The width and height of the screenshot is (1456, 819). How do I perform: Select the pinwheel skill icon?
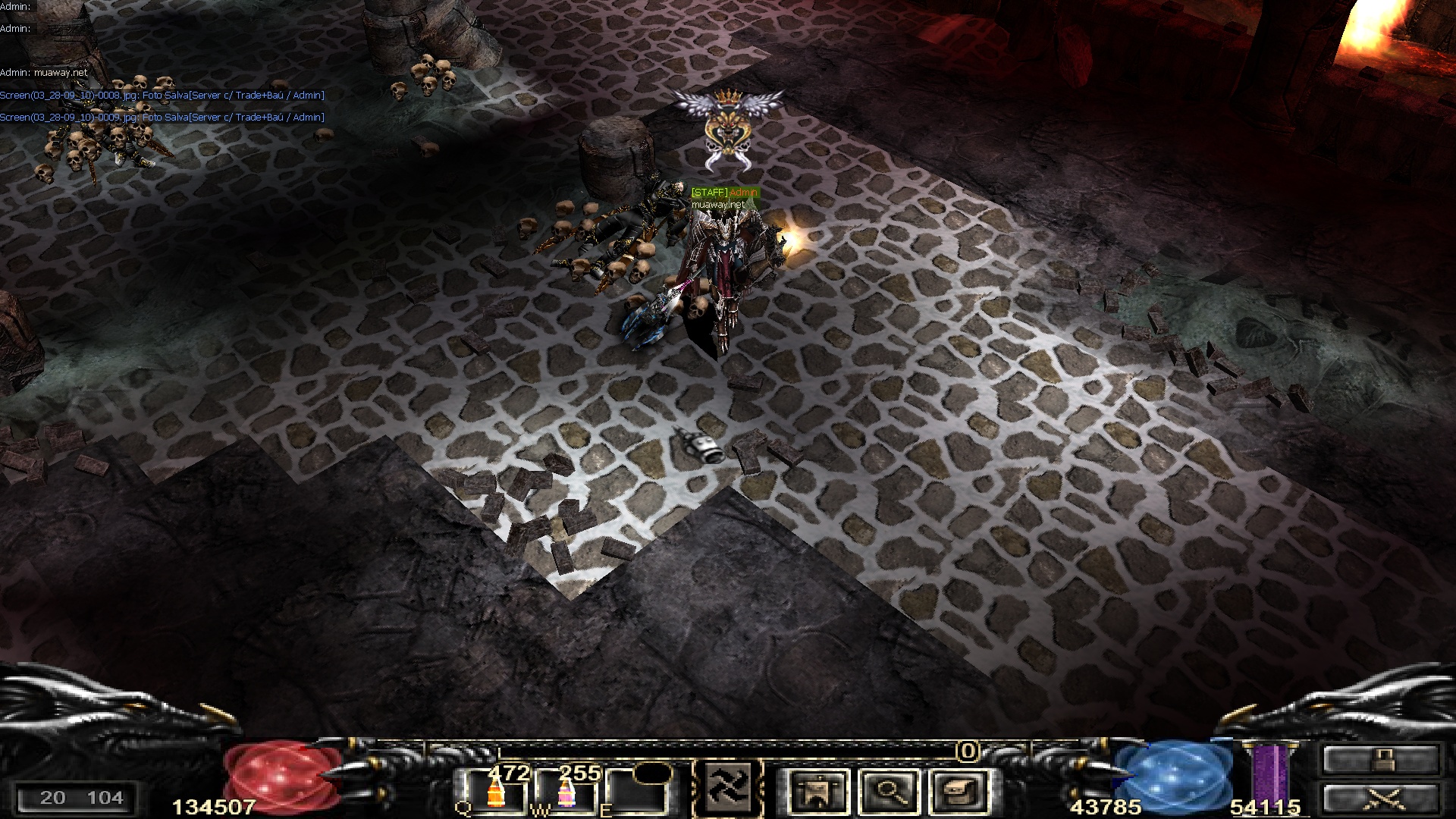click(x=728, y=787)
